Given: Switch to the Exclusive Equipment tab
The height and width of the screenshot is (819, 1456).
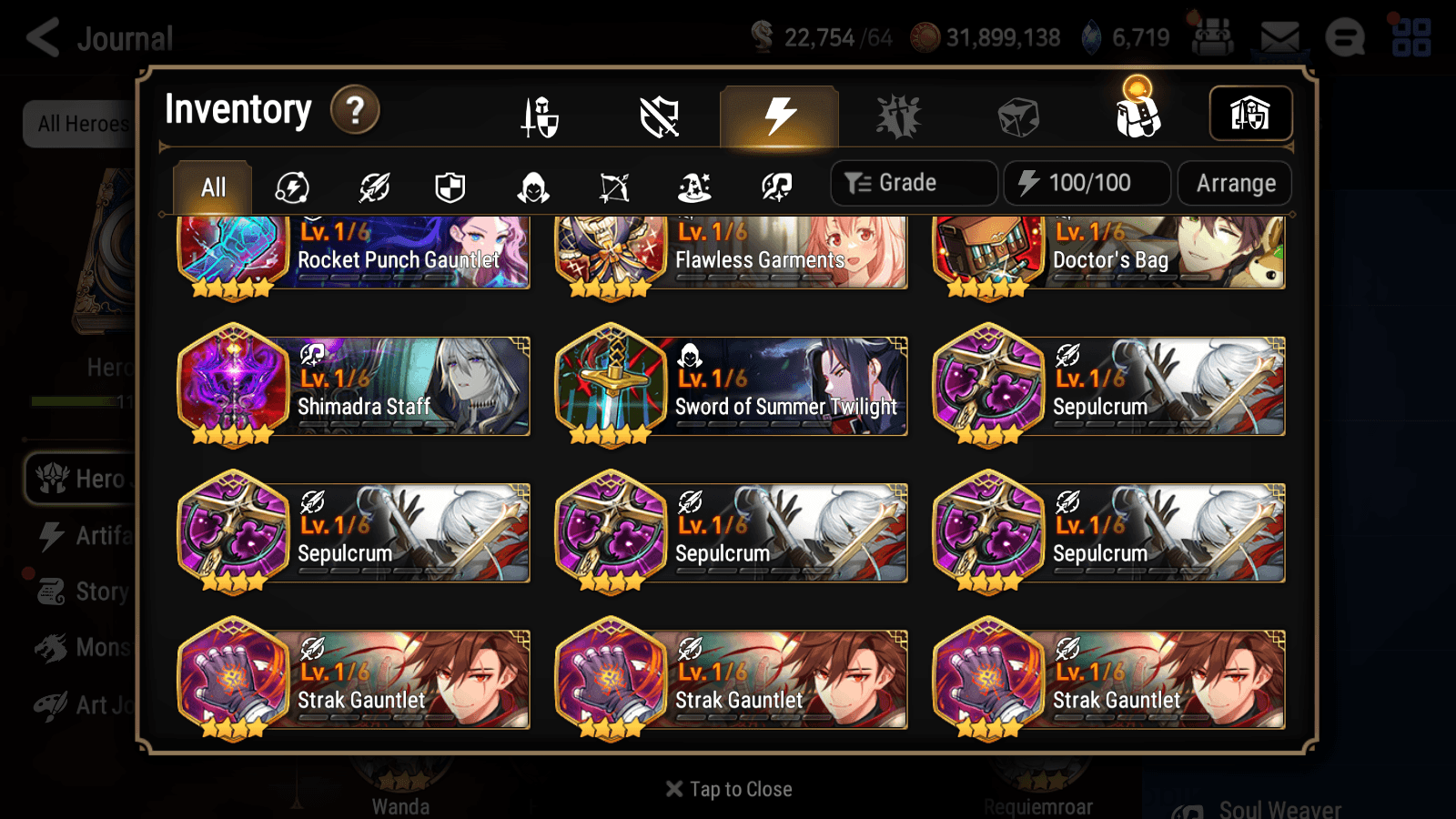Looking at the screenshot, I should point(659,116).
